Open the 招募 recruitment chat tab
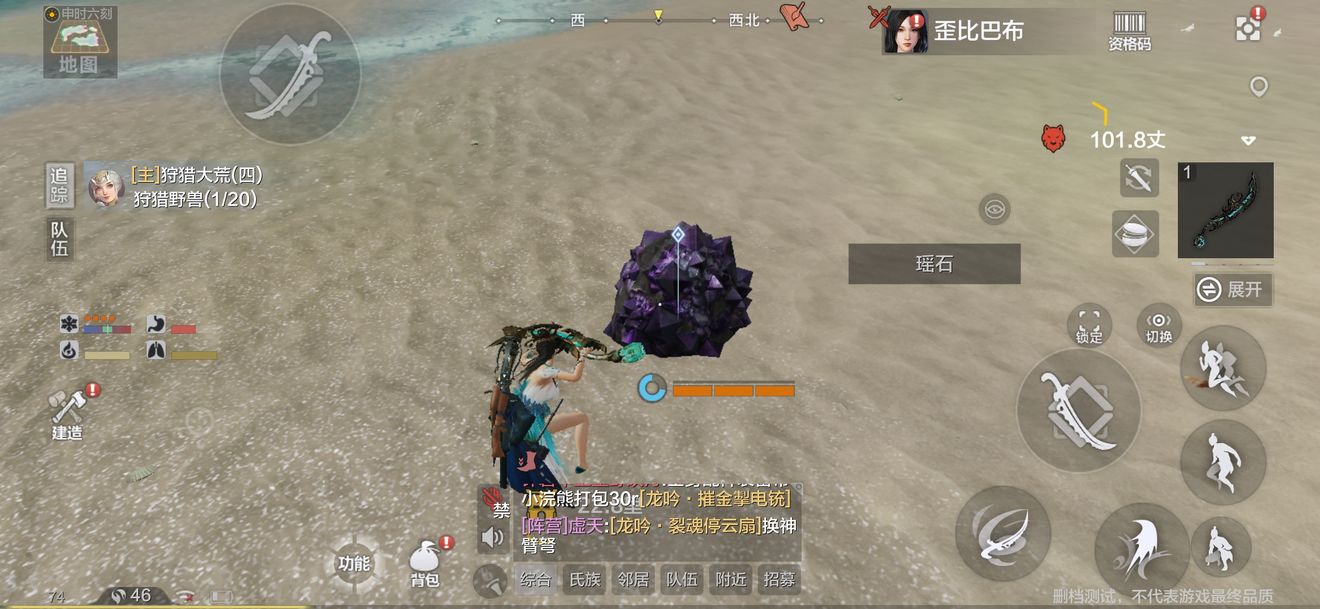 click(779, 579)
